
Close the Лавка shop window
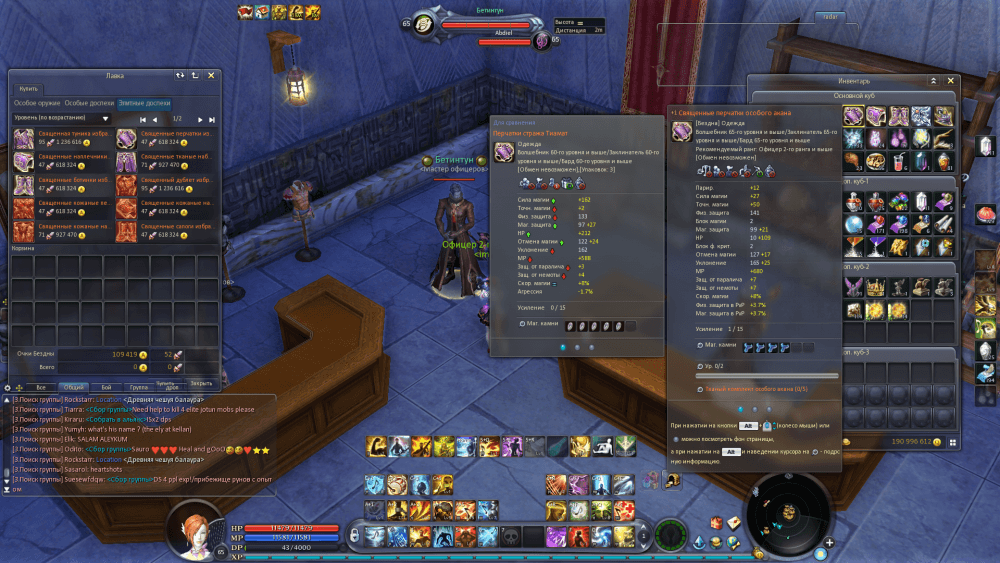pyautogui.click(x=211, y=75)
